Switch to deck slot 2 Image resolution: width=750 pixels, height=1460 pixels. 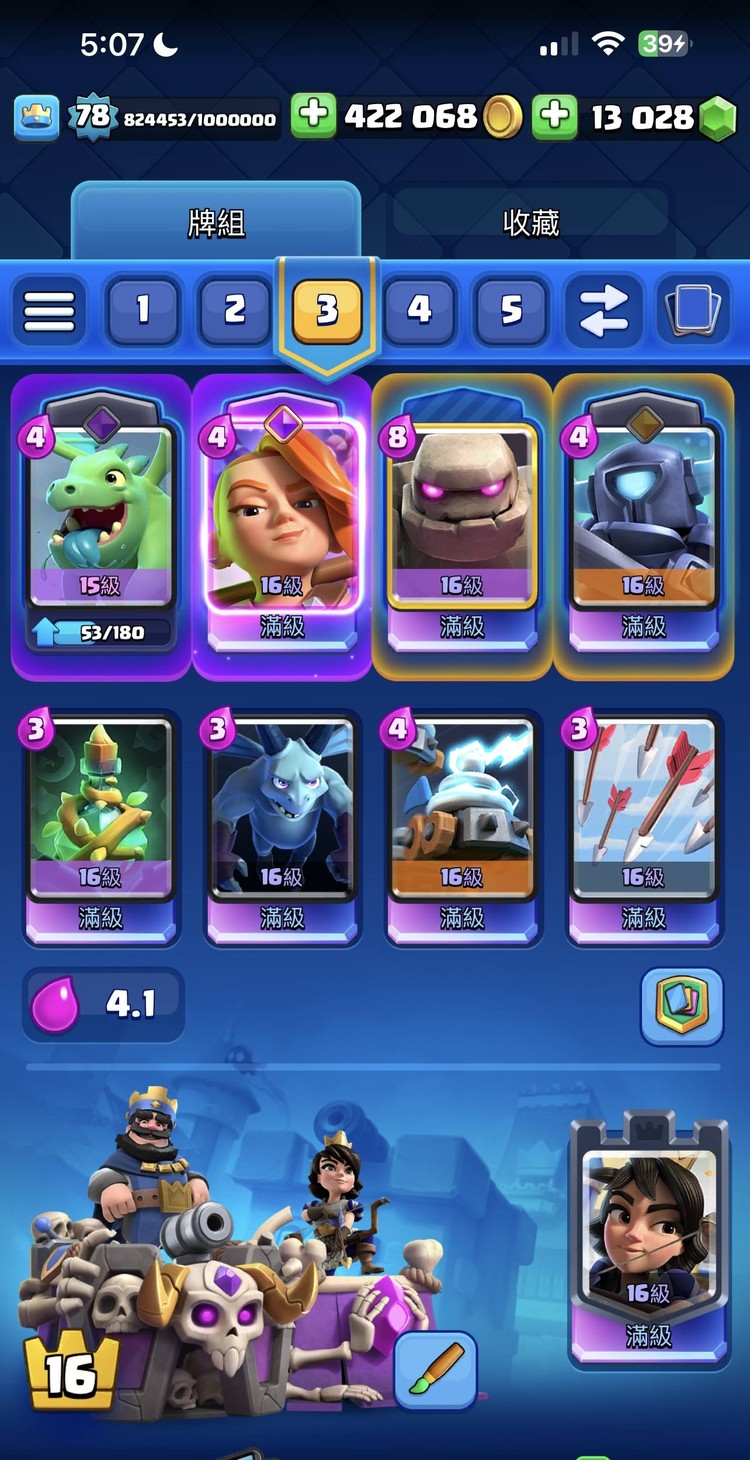click(x=234, y=310)
